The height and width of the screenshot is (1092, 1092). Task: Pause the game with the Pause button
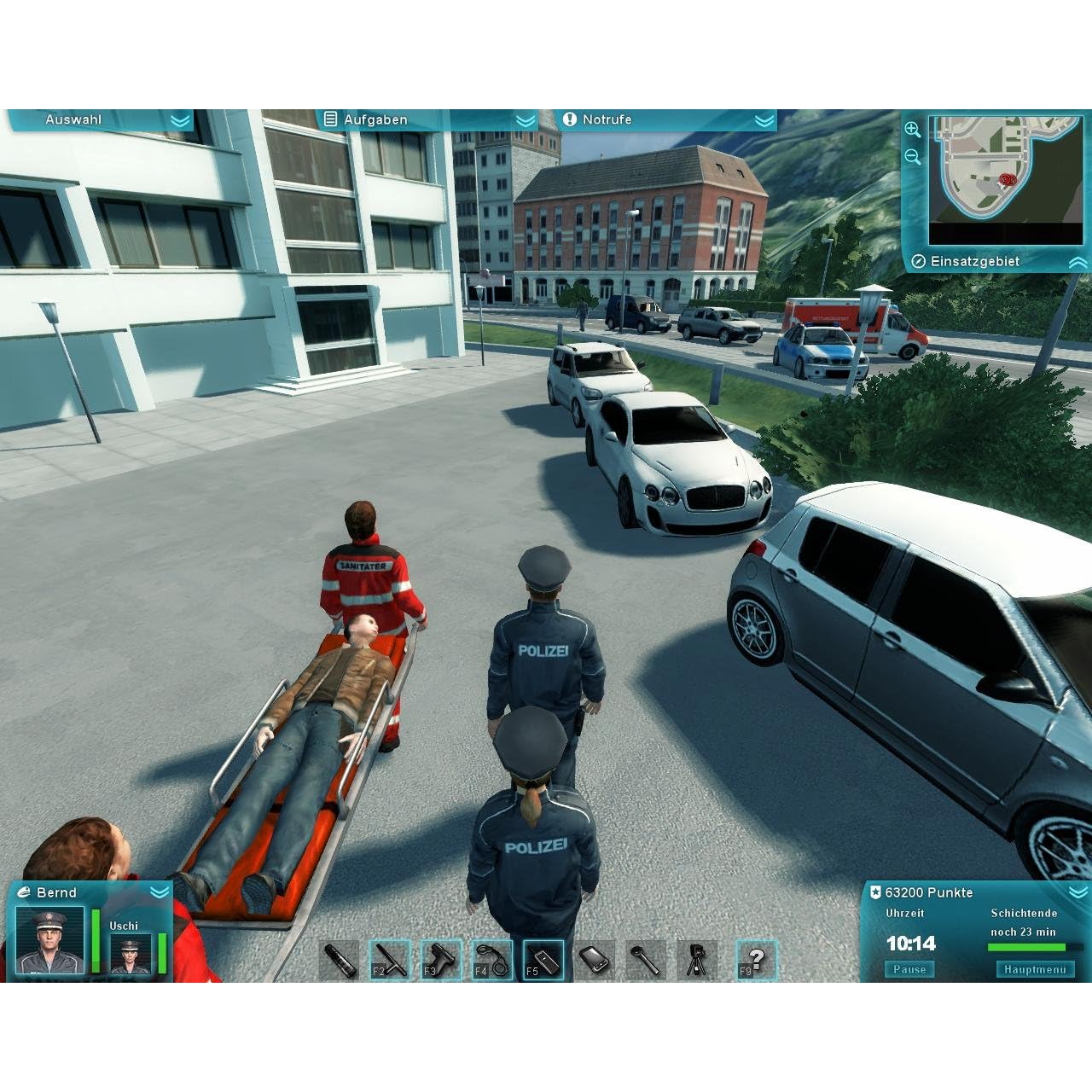point(909,969)
